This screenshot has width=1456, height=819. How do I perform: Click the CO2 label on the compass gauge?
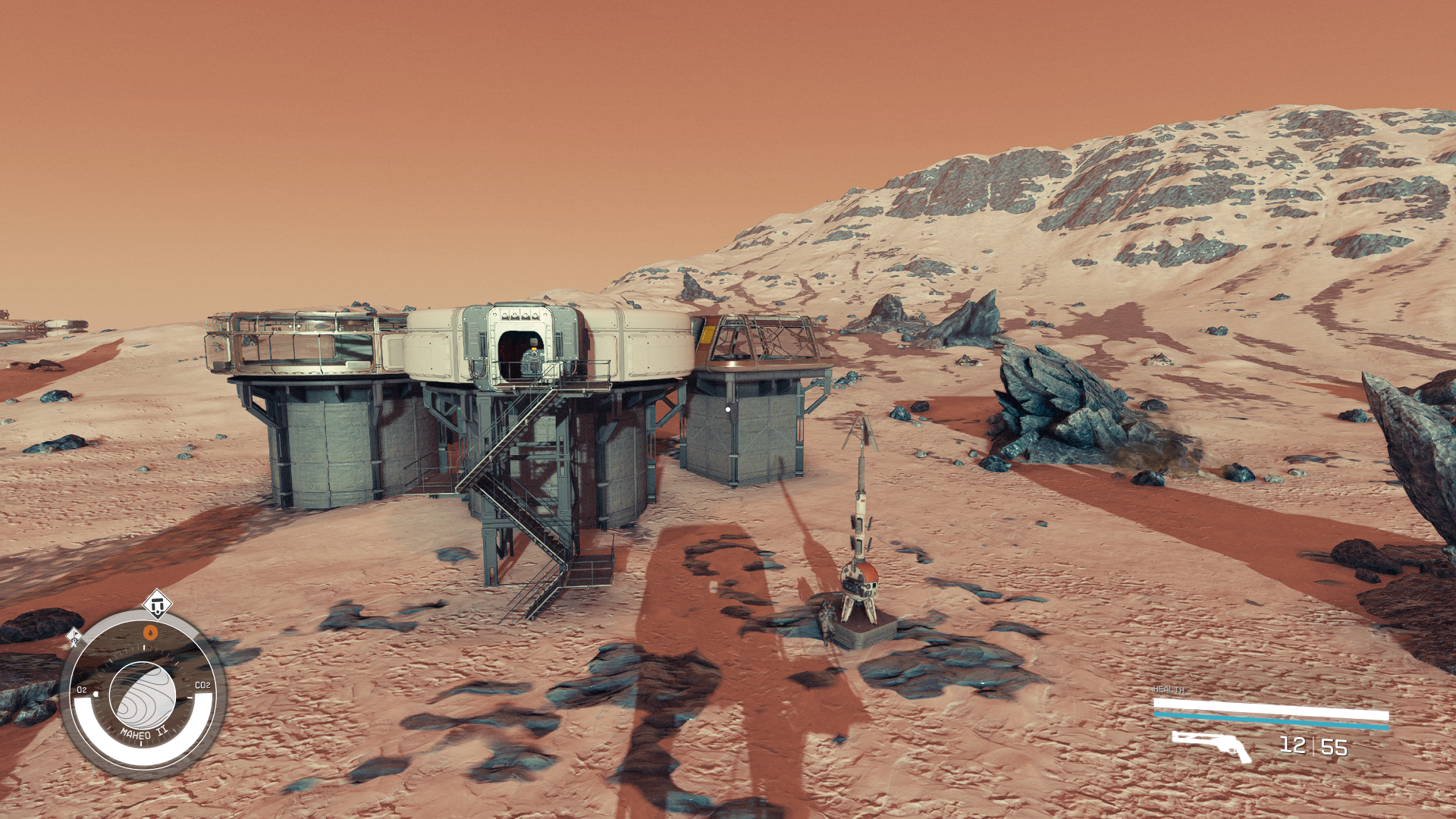pyautogui.click(x=203, y=686)
